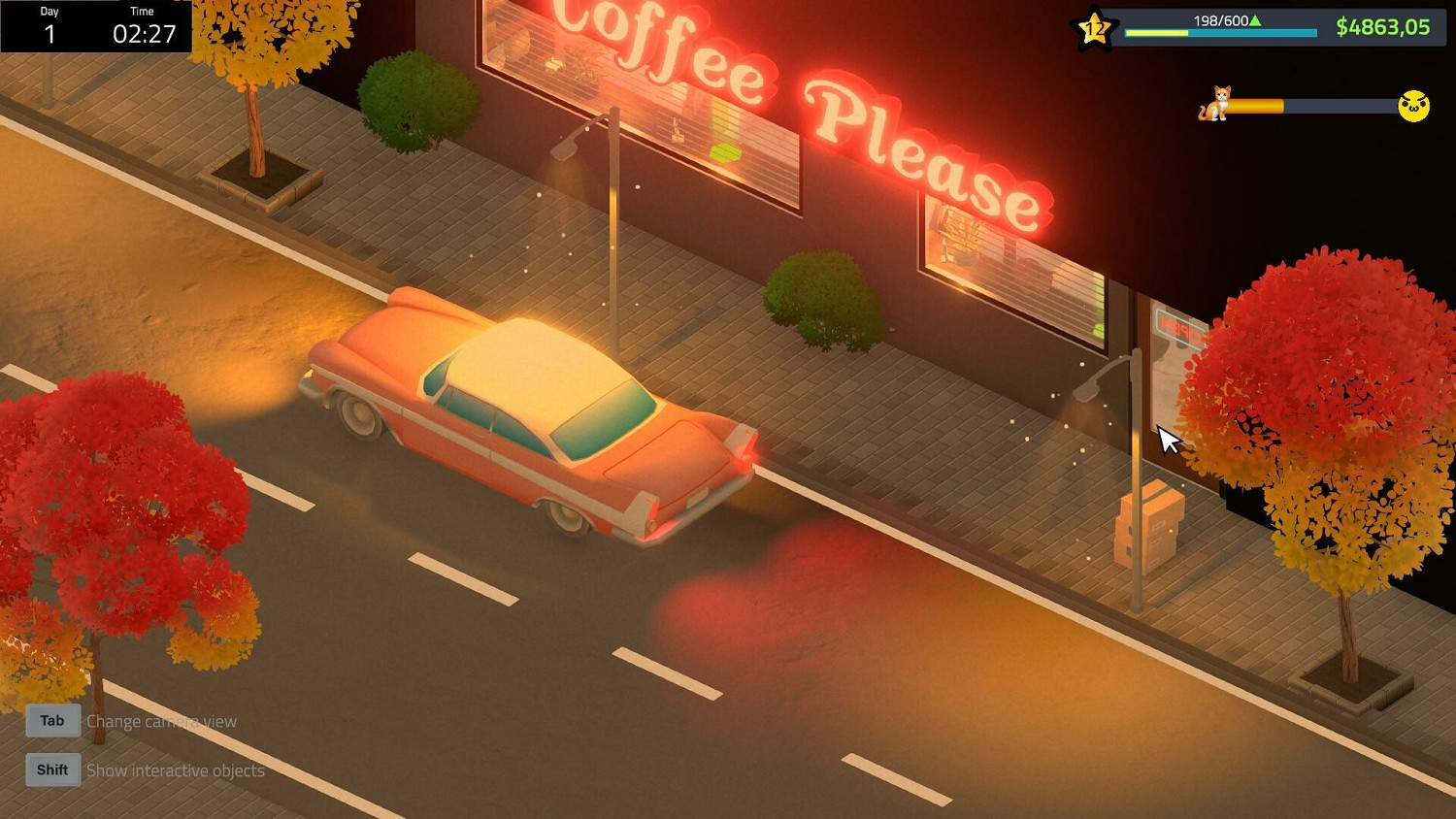Viewport: 1456px width, 819px height.
Task: Click the yellow experience progress bar
Action: 1155,31
